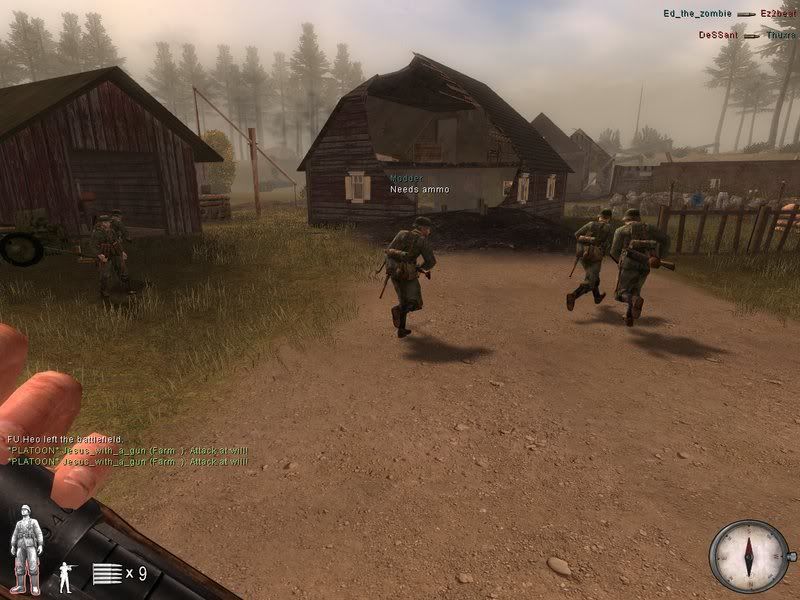Click the compass dial
800x600 pixels.
tap(749, 555)
